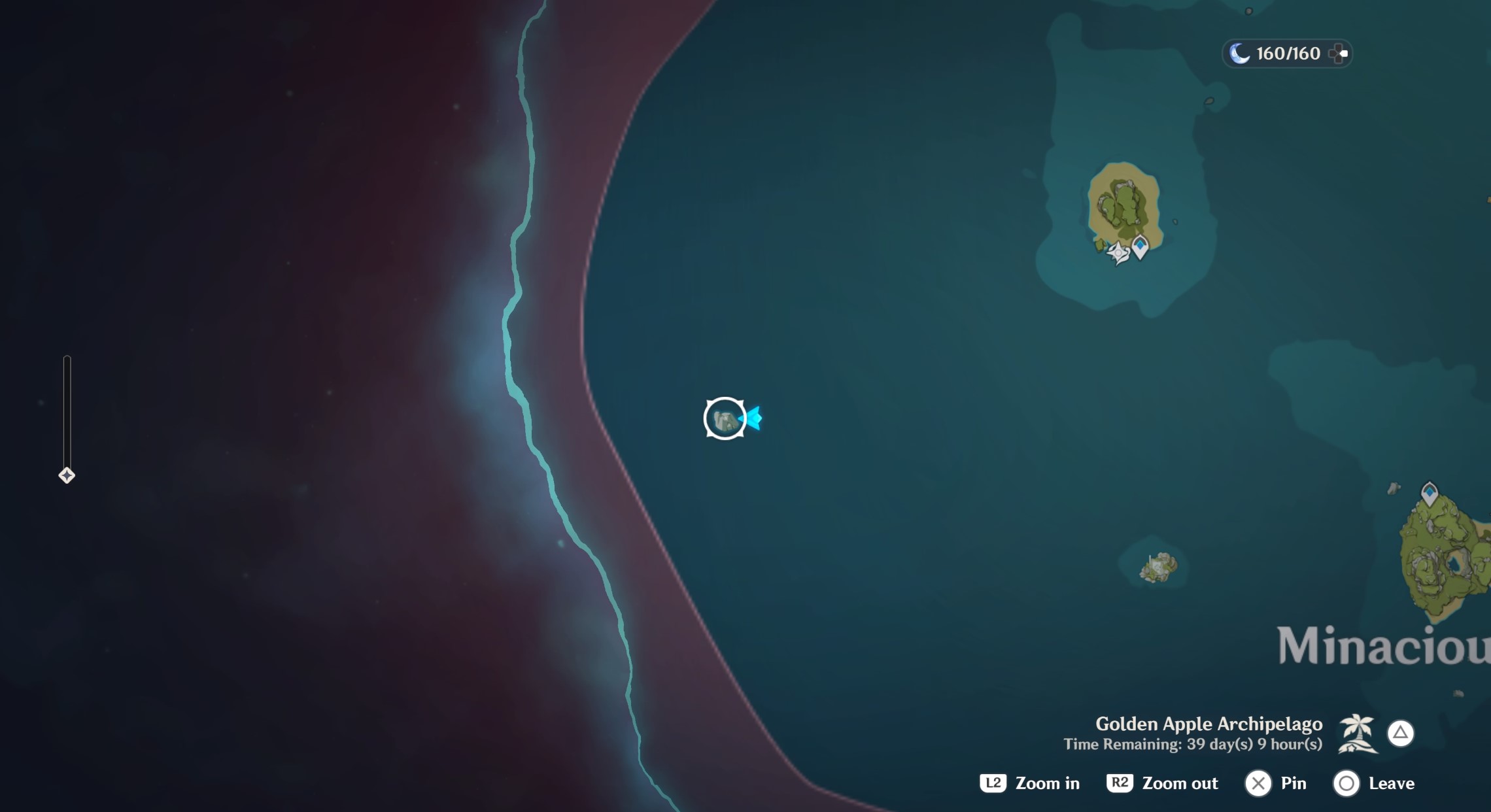The image size is (1491, 812).
Task: Toggle the R2 Zoom out control
Action: (1120, 783)
